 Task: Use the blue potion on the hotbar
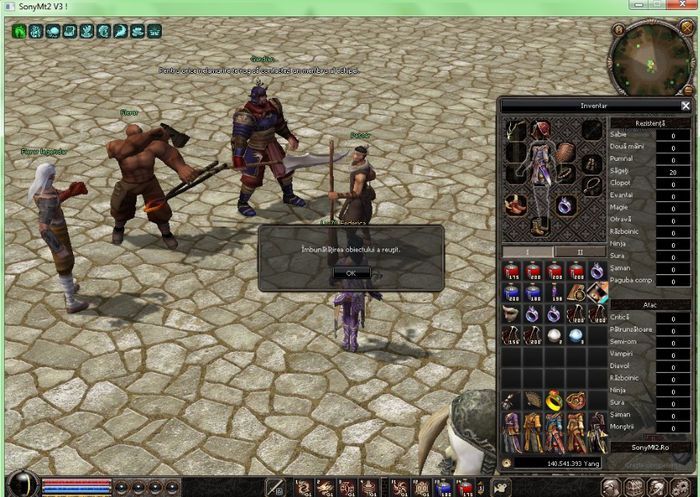point(443,487)
